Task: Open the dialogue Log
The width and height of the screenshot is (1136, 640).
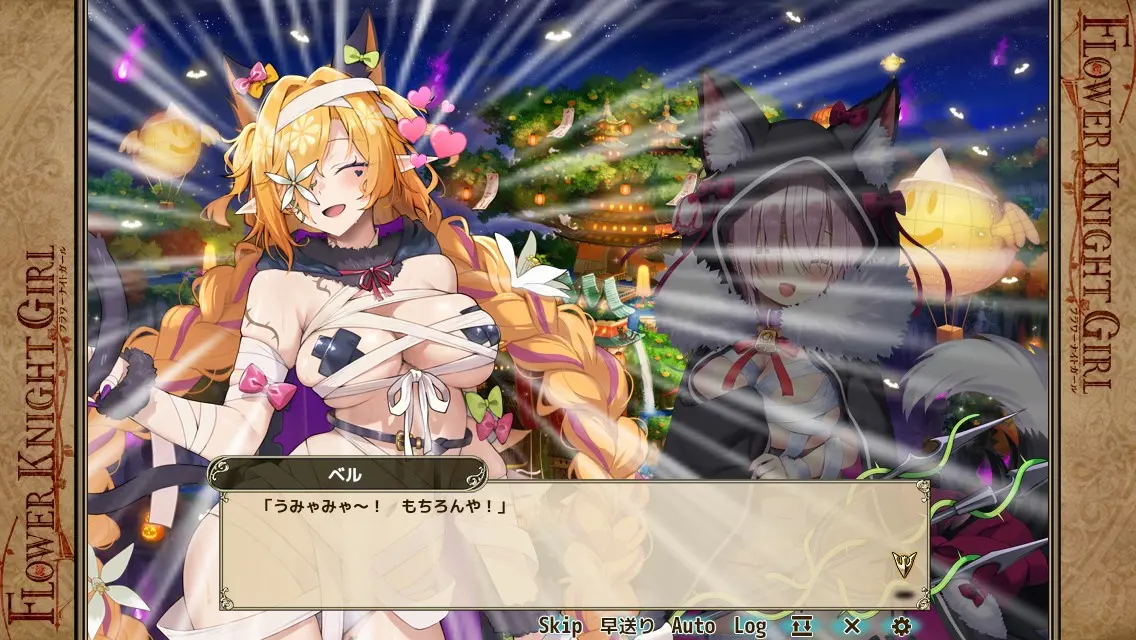Action: pos(750,626)
